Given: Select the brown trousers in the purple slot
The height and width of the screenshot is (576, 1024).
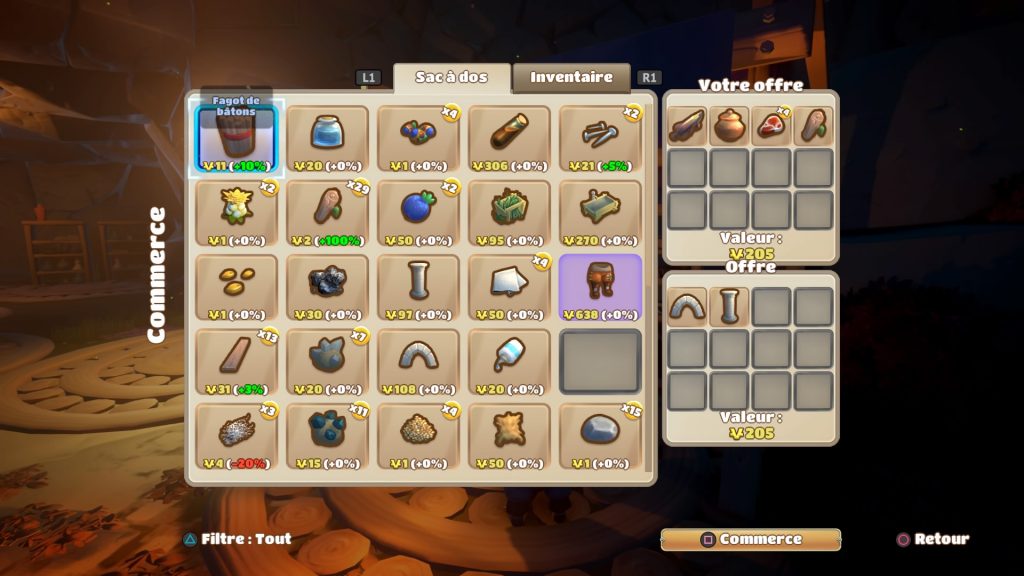Looking at the screenshot, I should [600, 287].
